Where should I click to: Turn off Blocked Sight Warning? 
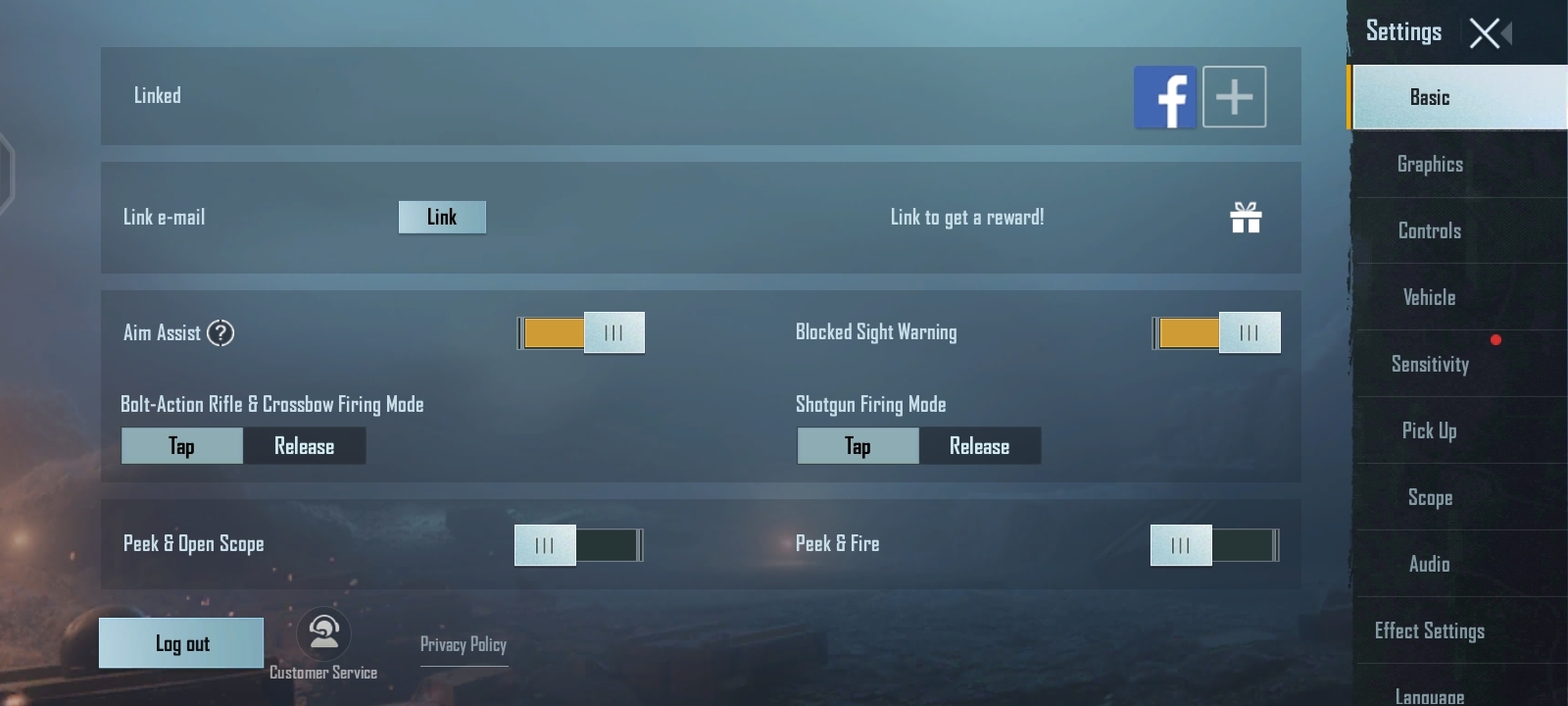point(1215,332)
